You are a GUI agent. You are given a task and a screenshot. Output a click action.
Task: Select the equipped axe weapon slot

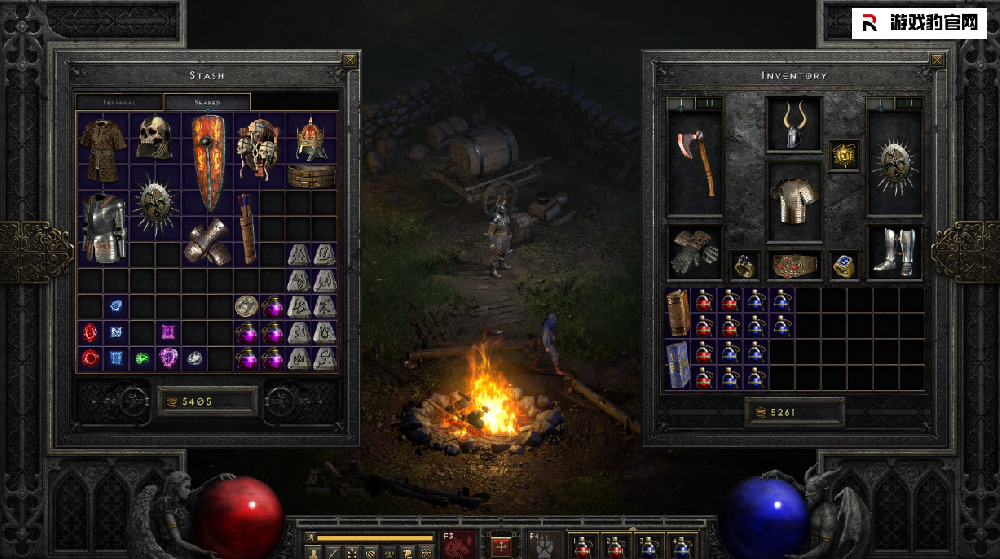[x=694, y=163]
